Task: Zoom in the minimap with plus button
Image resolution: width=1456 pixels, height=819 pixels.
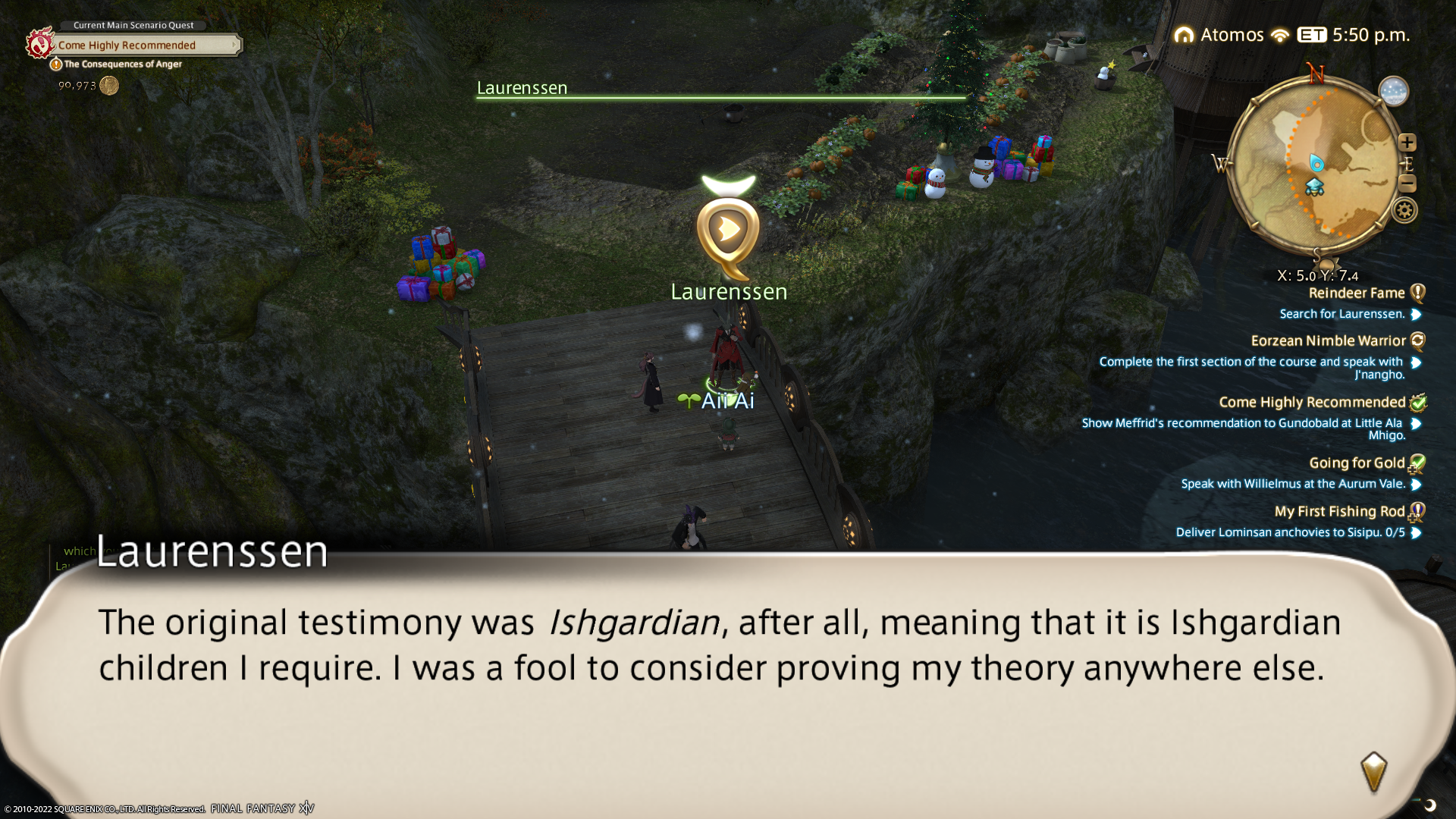Action: point(1407,143)
